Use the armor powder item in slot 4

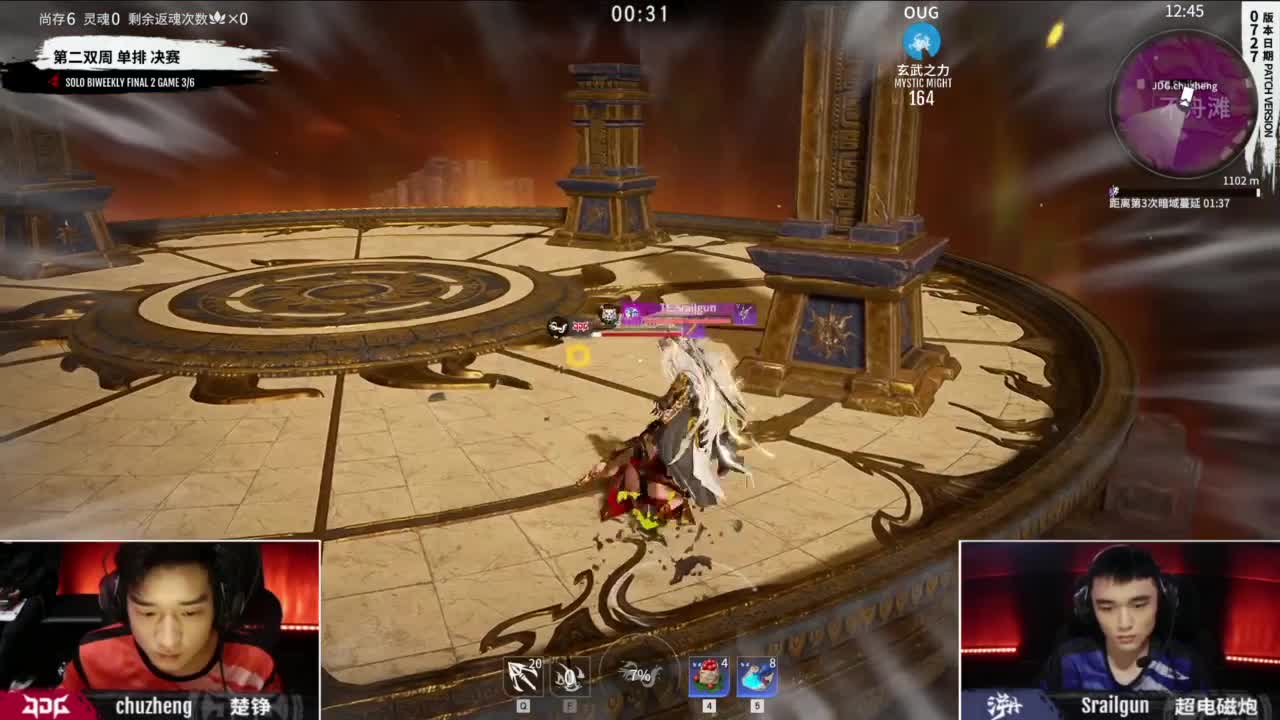(707, 675)
